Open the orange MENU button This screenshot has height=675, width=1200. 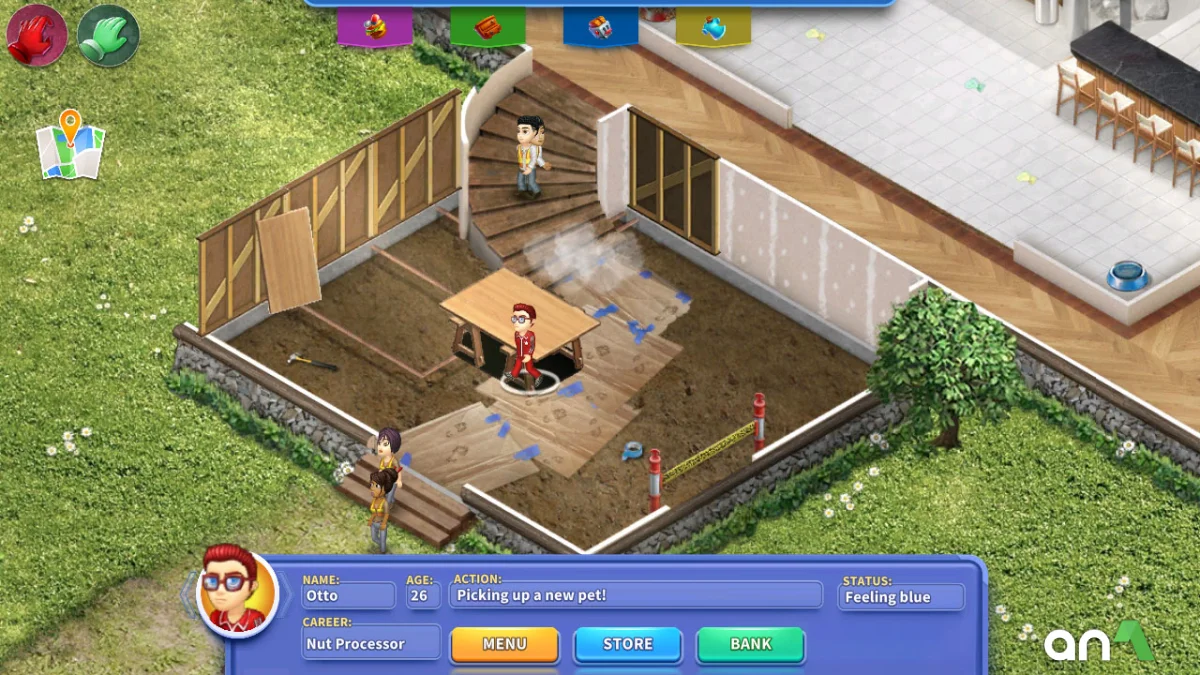[504, 645]
